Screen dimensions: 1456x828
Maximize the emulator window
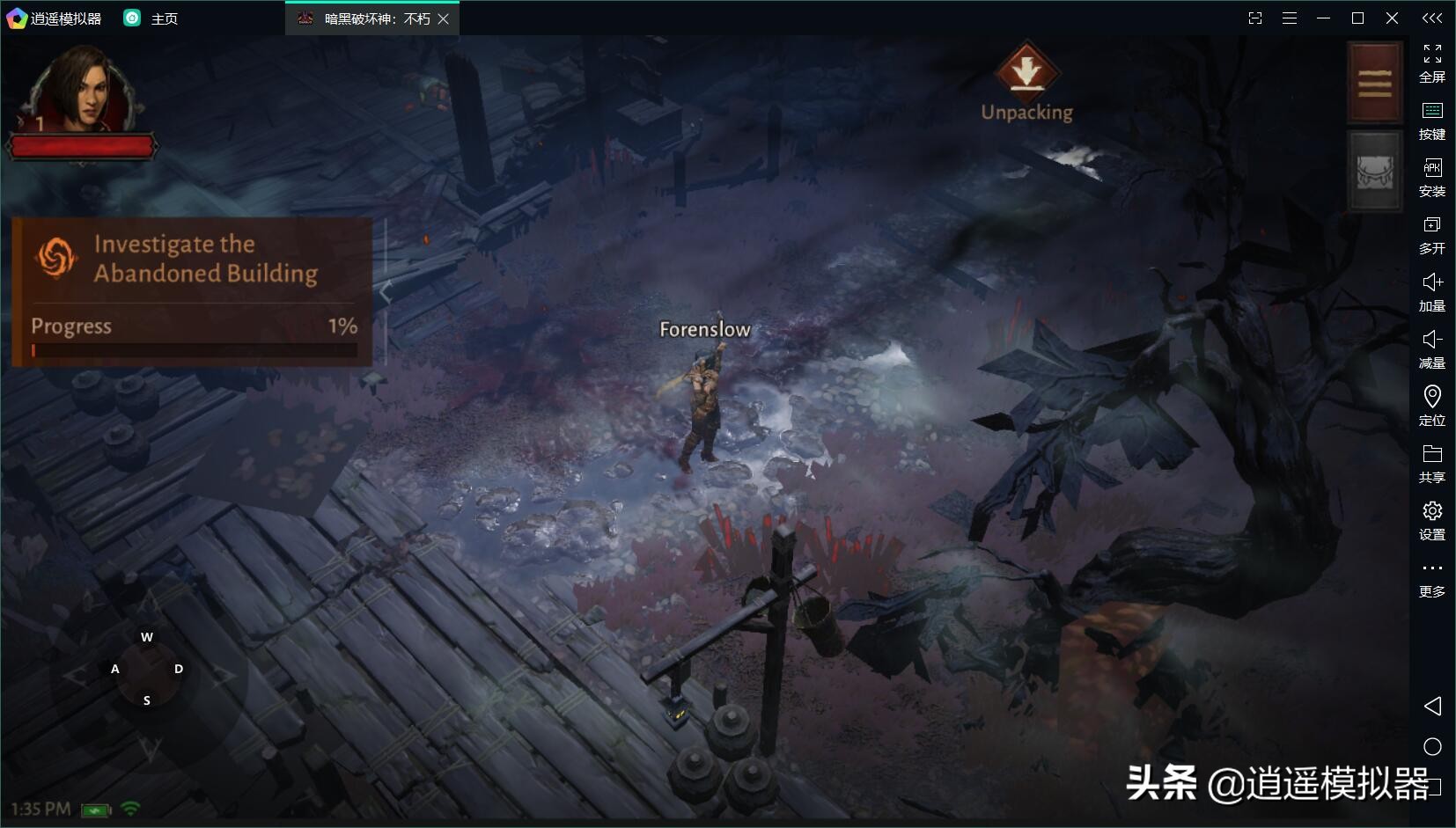(1357, 18)
